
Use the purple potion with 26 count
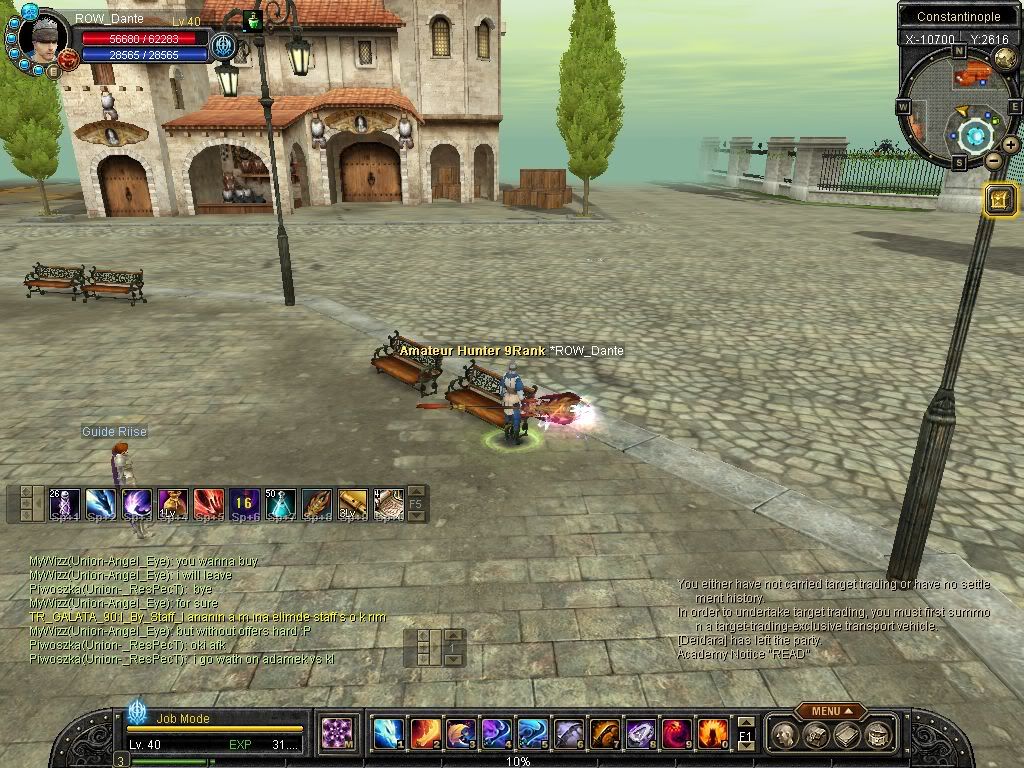click(x=64, y=504)
